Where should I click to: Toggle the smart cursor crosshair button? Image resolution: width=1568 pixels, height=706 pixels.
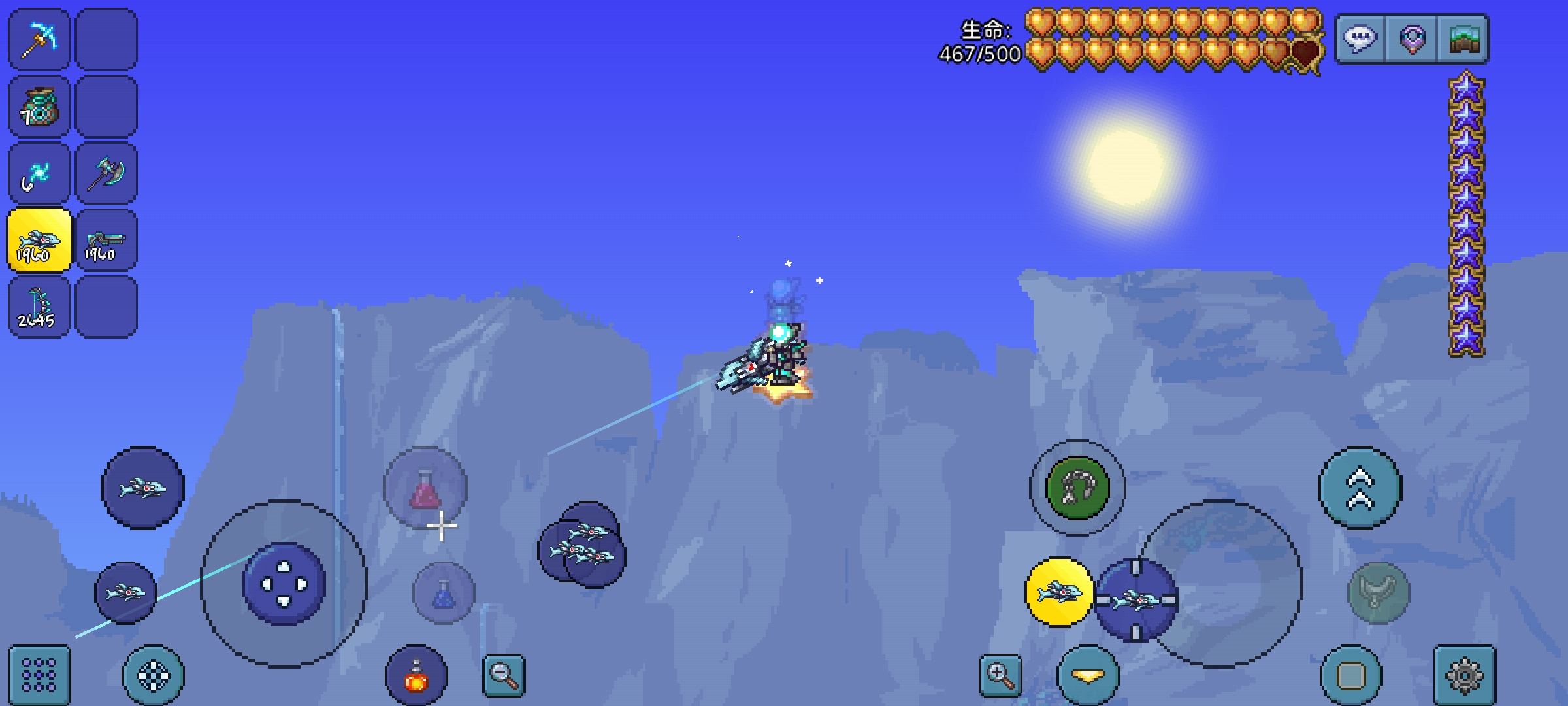(154, 676)
